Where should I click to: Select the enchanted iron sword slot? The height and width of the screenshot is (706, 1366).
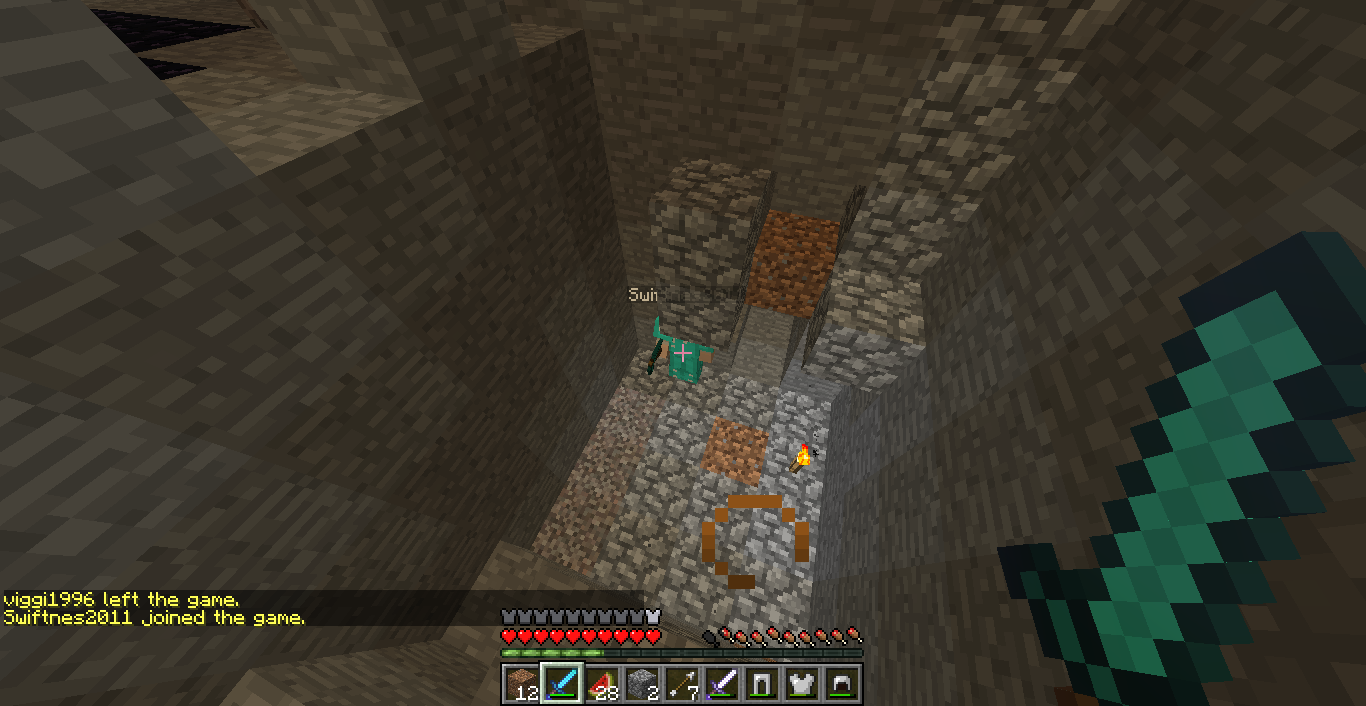click(x=722, y=684)
